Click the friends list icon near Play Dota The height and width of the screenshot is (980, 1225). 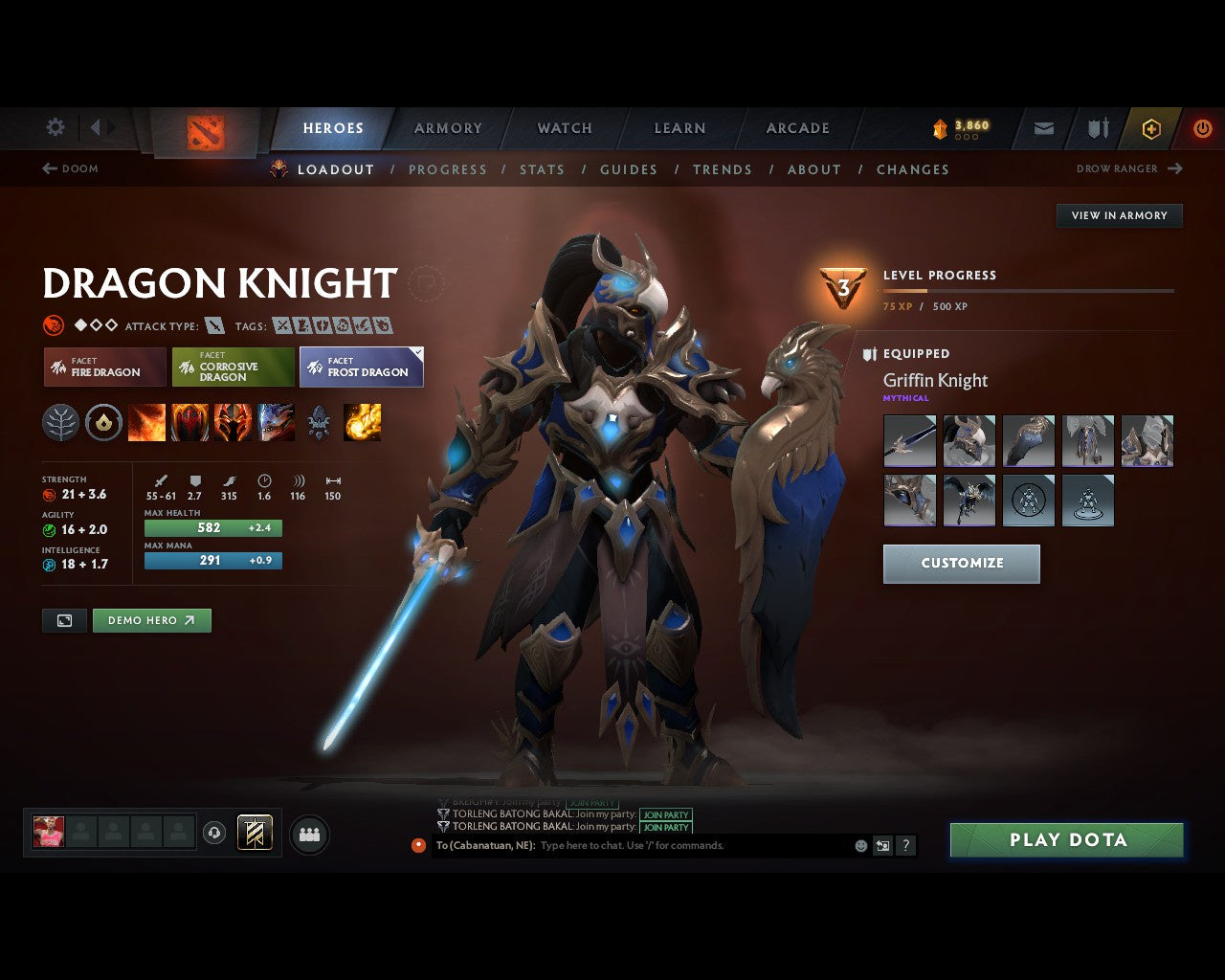(x=309, y=834)
